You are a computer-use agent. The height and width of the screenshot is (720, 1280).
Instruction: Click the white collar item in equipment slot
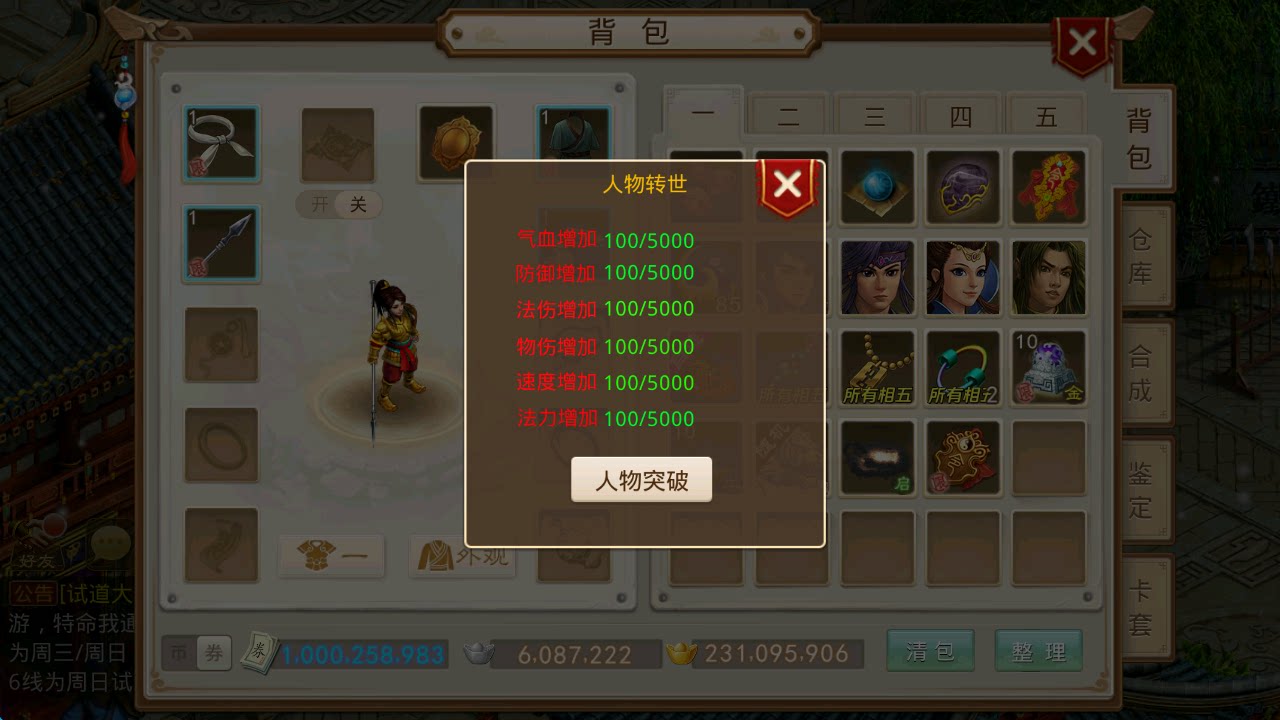pyautogui.click(x=220, y=140)
